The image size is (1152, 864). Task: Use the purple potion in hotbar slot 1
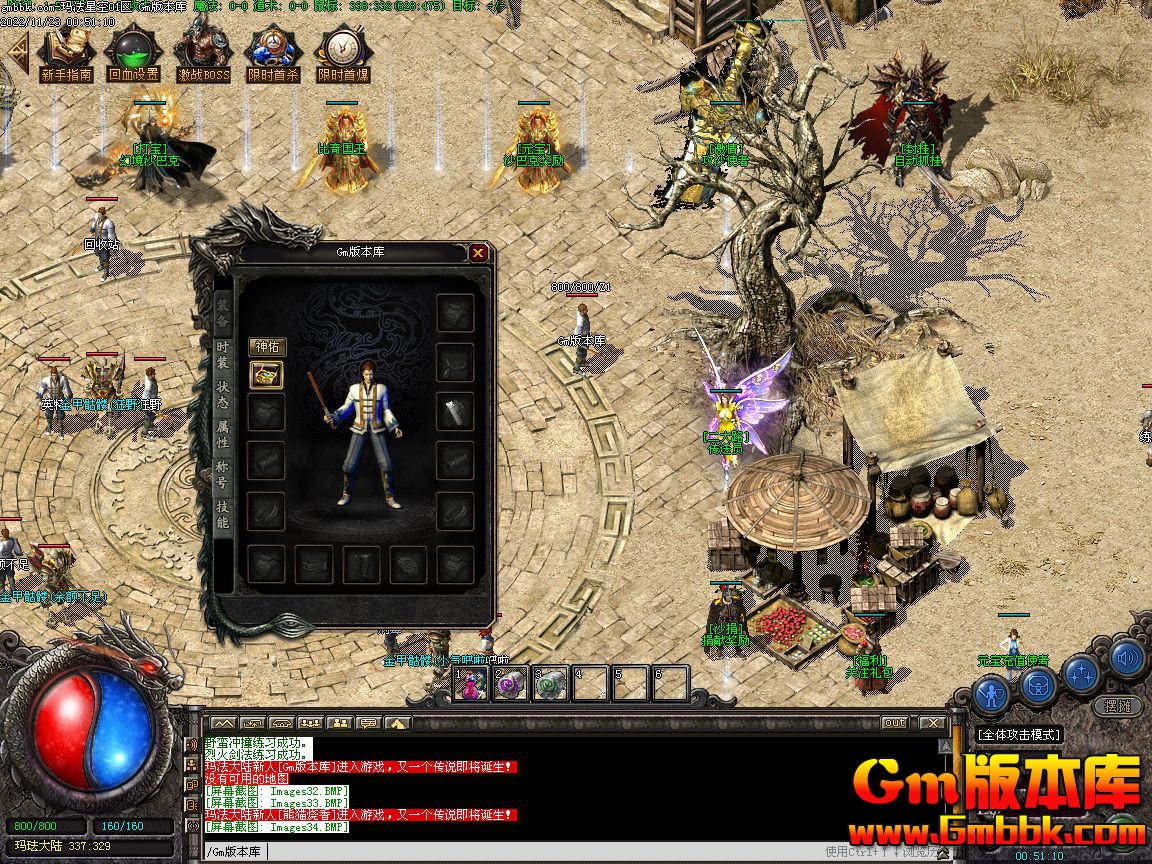pyautogui.click(x=472, y=683)
